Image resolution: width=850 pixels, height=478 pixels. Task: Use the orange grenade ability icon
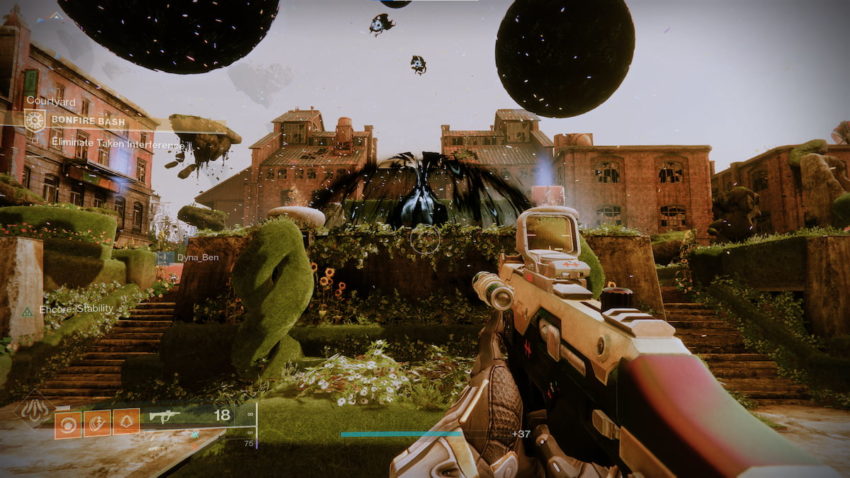point(69,423)
